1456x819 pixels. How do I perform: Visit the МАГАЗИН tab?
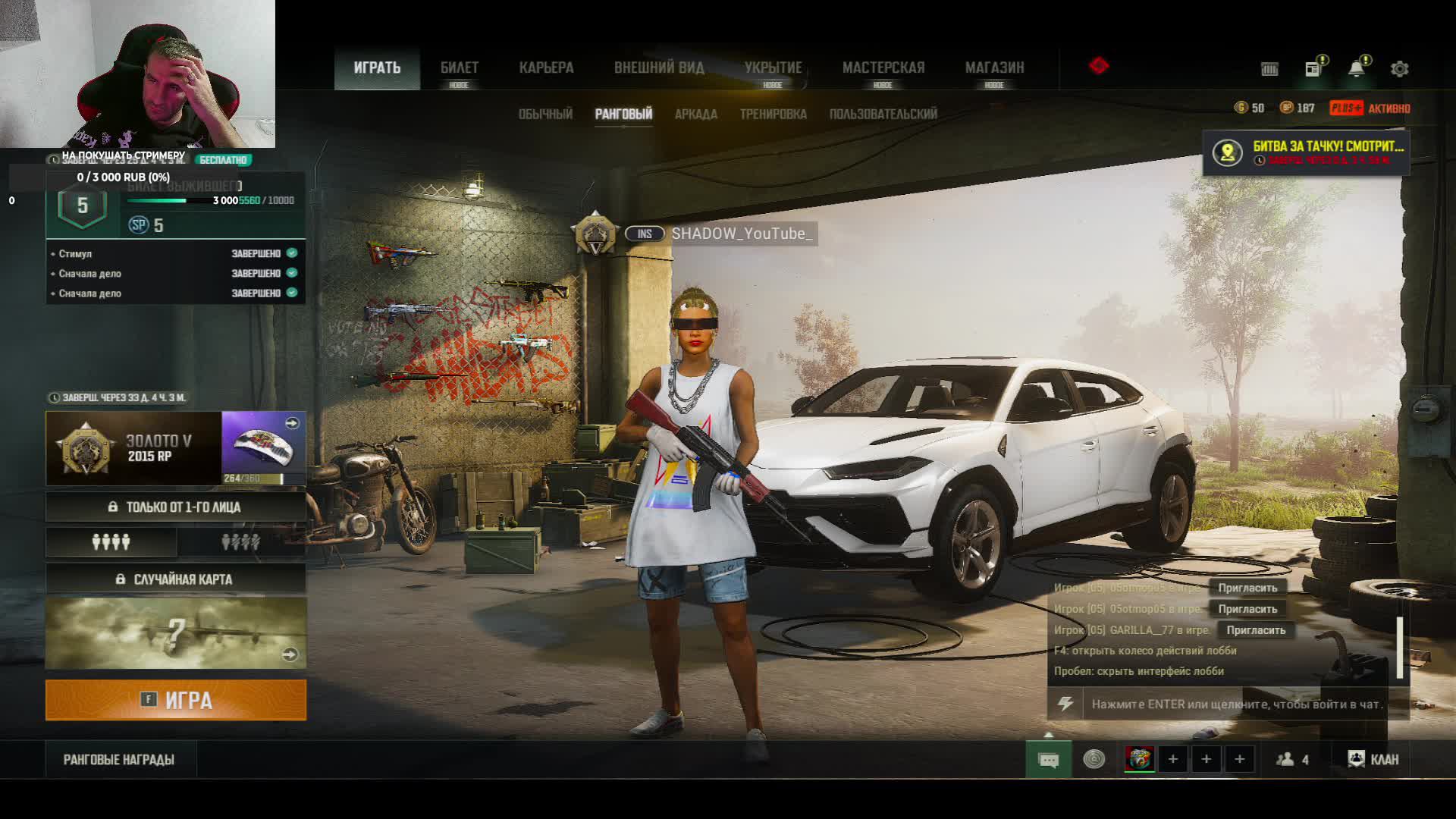click(x=994, y=68)
